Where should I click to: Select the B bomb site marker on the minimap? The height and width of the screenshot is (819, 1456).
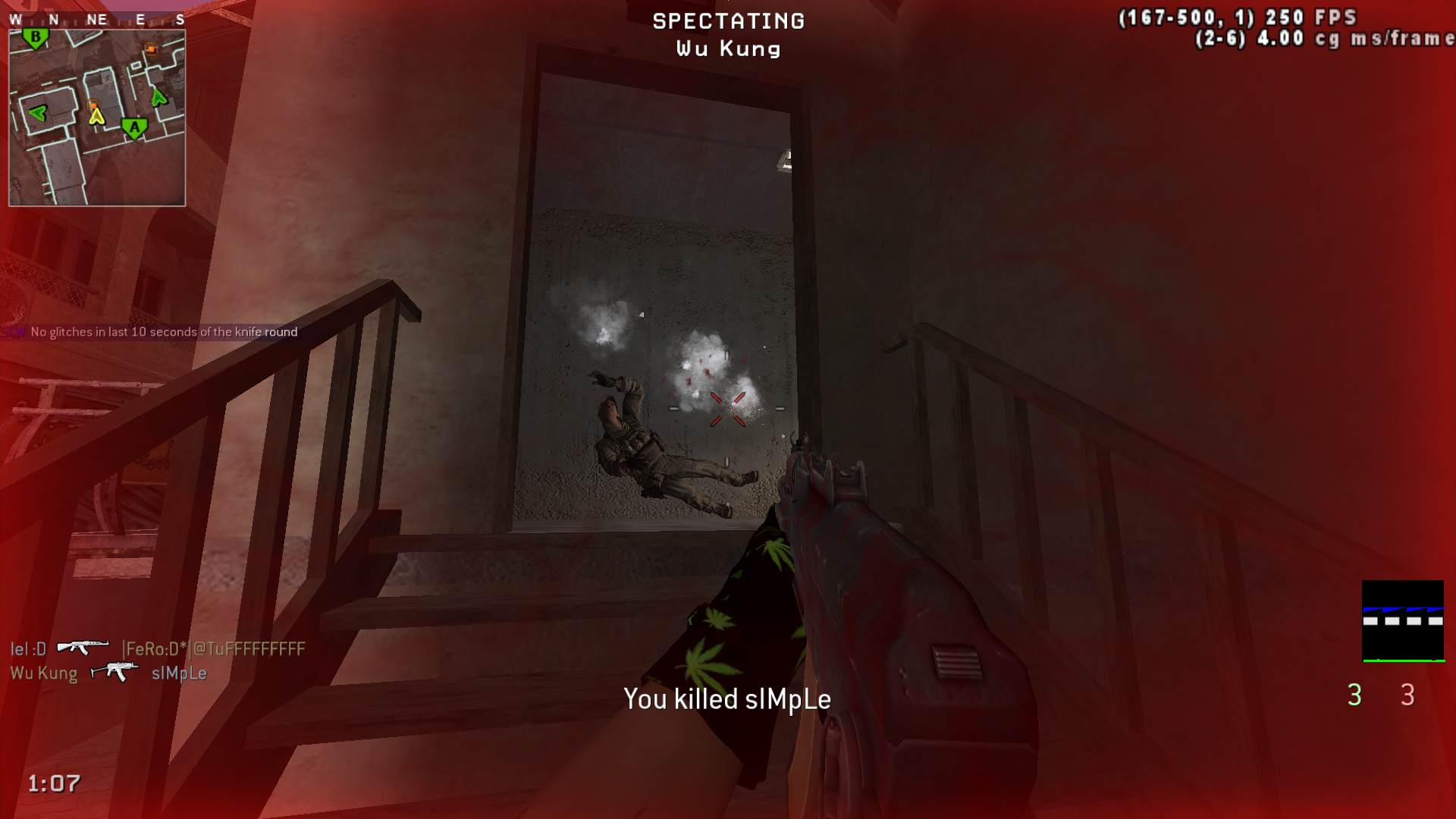(35, 37)
